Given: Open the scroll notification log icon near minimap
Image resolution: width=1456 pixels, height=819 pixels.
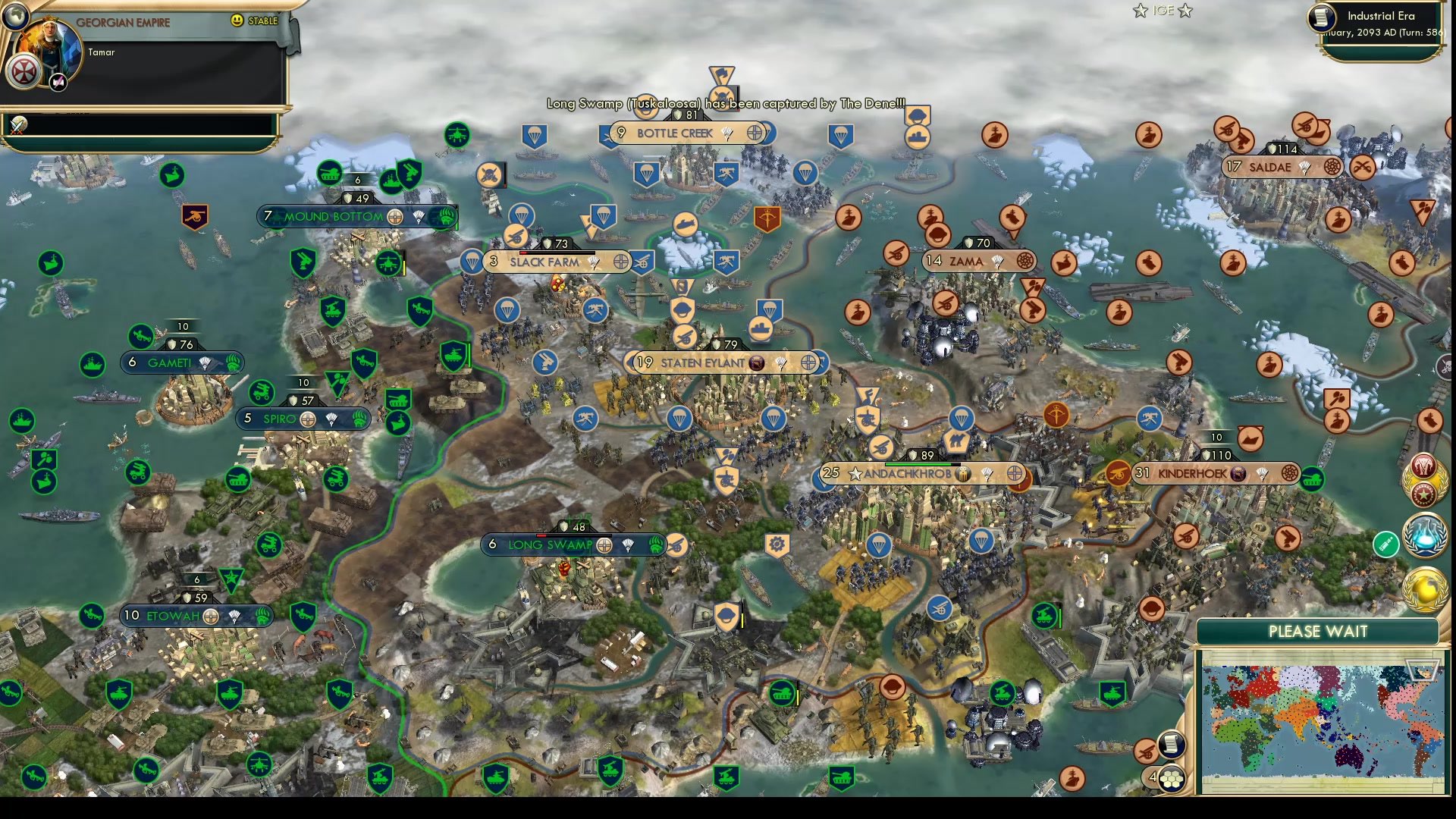Looking at the screenshot, I should tap(1172, 745).
